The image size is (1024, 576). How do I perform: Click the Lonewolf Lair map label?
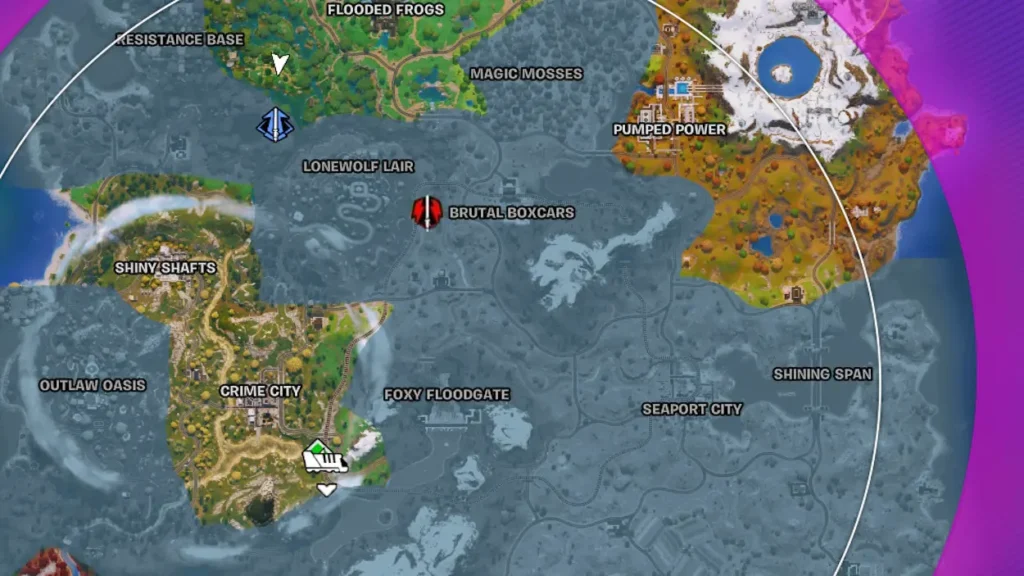(x=358, y=167)
